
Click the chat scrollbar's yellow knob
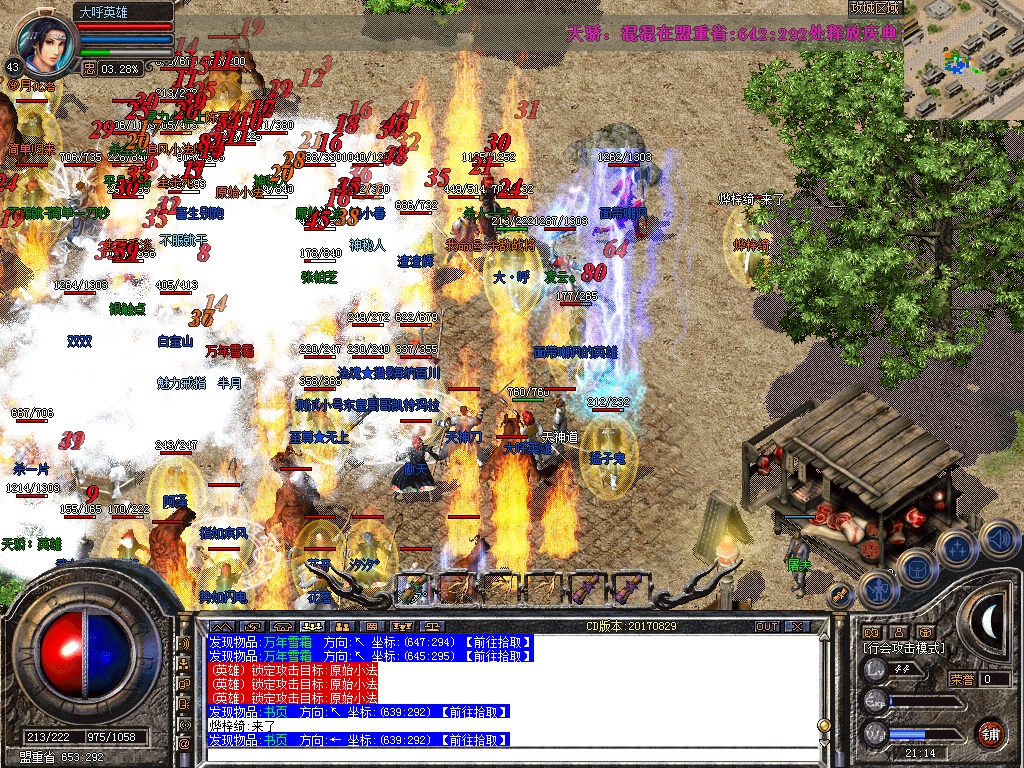pyautogui.click(x=823, y=724)
